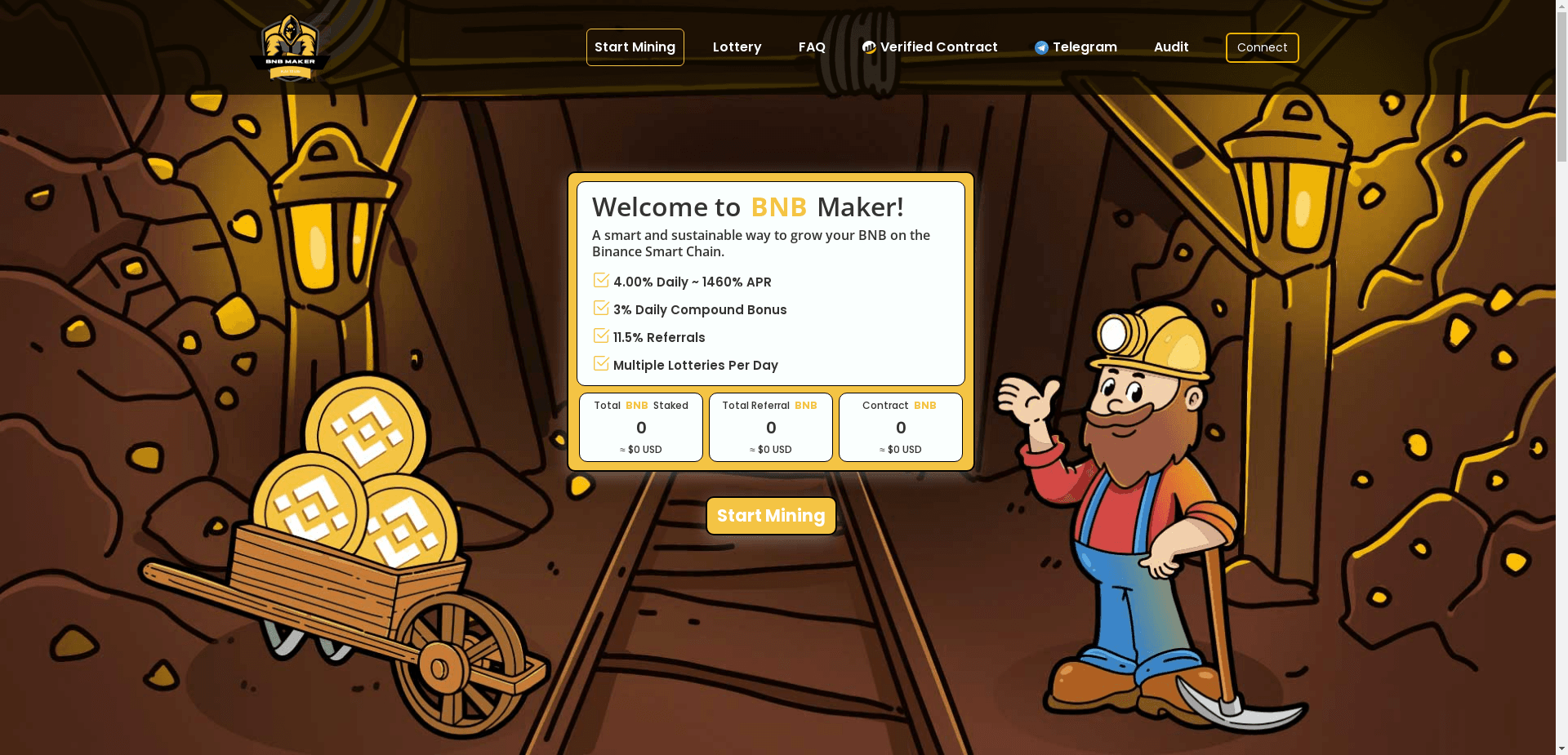Click the Connect wallet button
This screenshot has width=1568, height=755.
pos(1262,47)
